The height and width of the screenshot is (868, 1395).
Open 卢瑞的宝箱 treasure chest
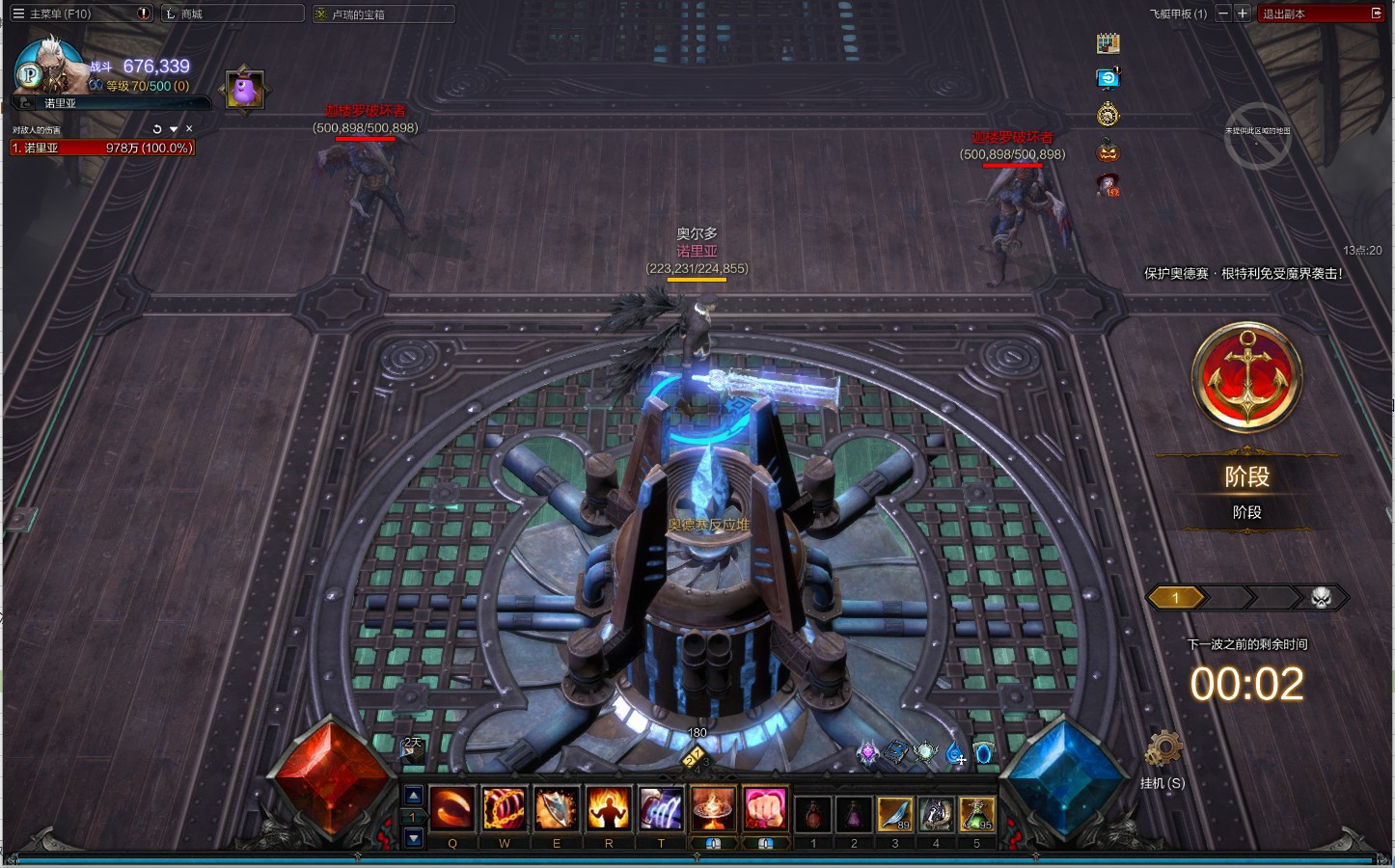pos(357,14)
